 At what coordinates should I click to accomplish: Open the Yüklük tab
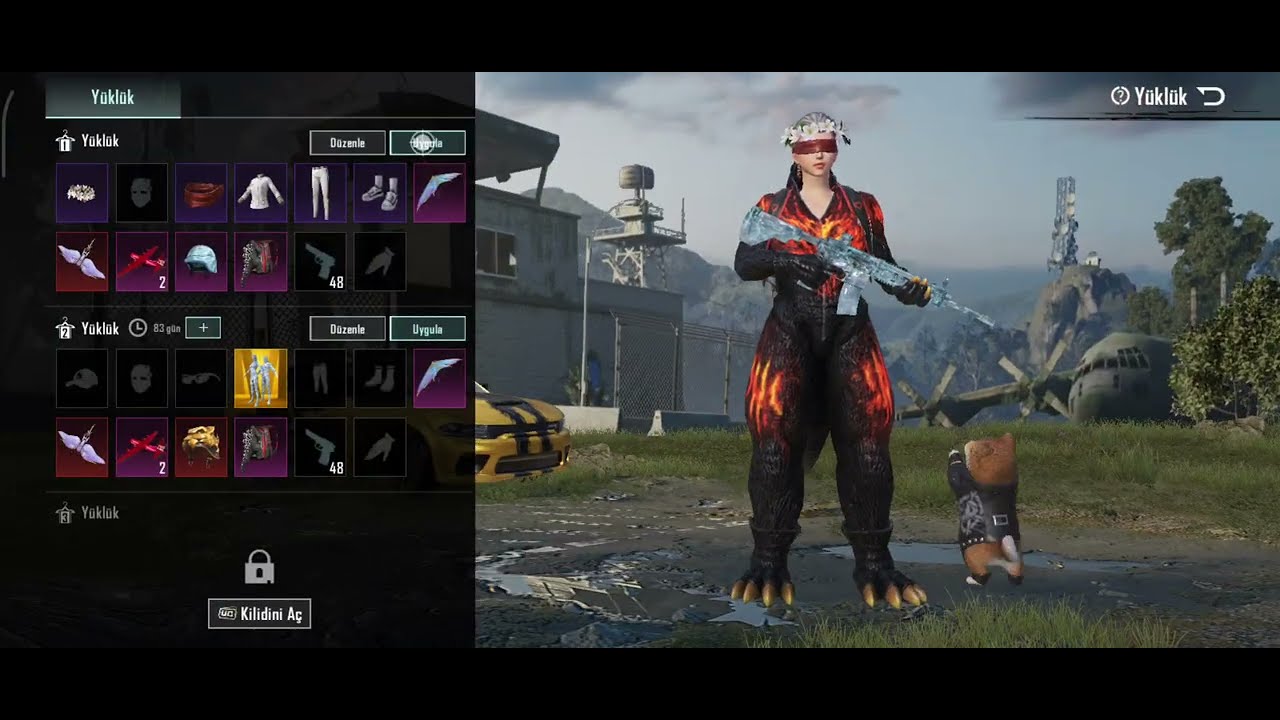112,97
